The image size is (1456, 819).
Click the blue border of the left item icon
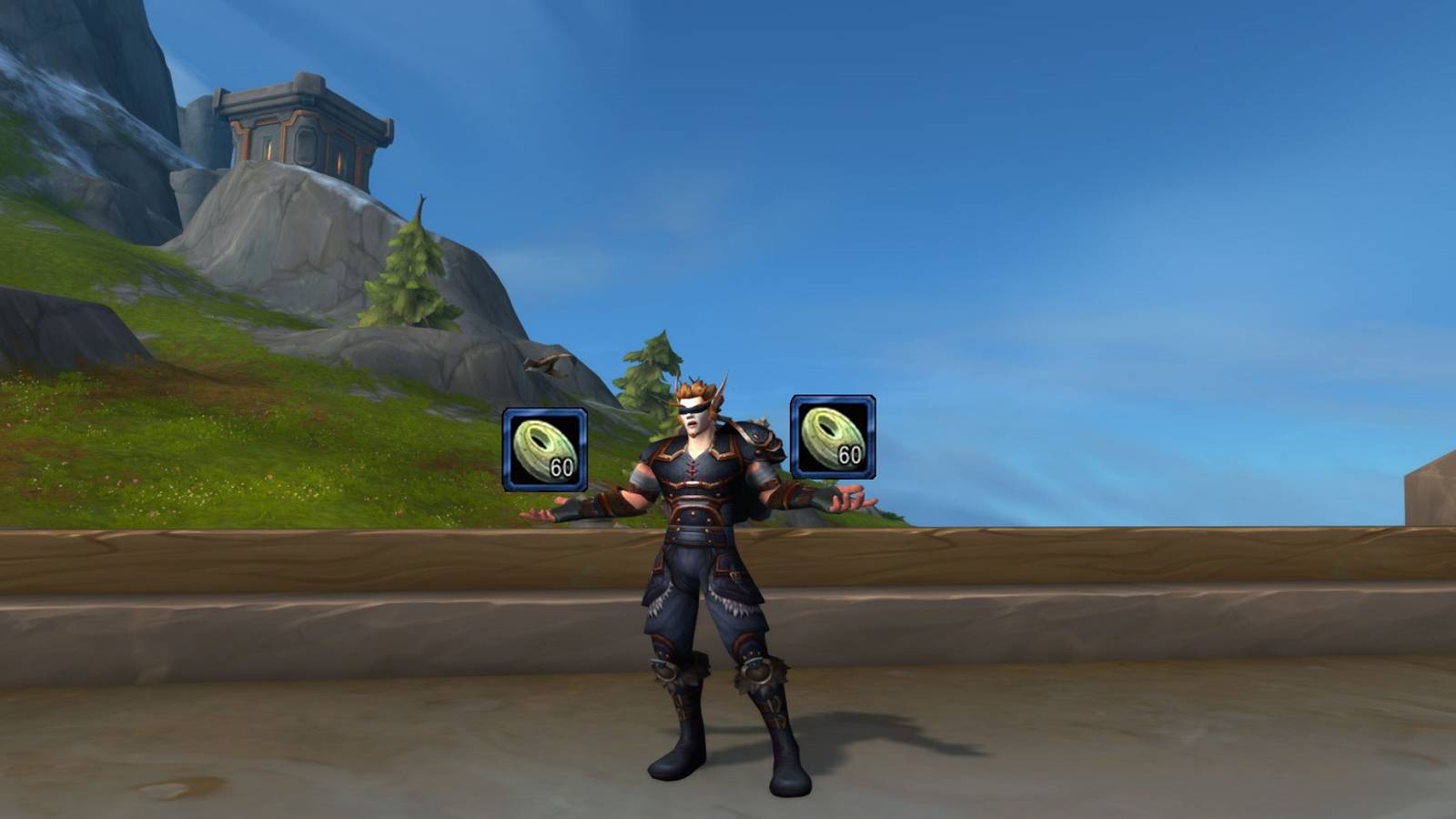coord(506,449)
